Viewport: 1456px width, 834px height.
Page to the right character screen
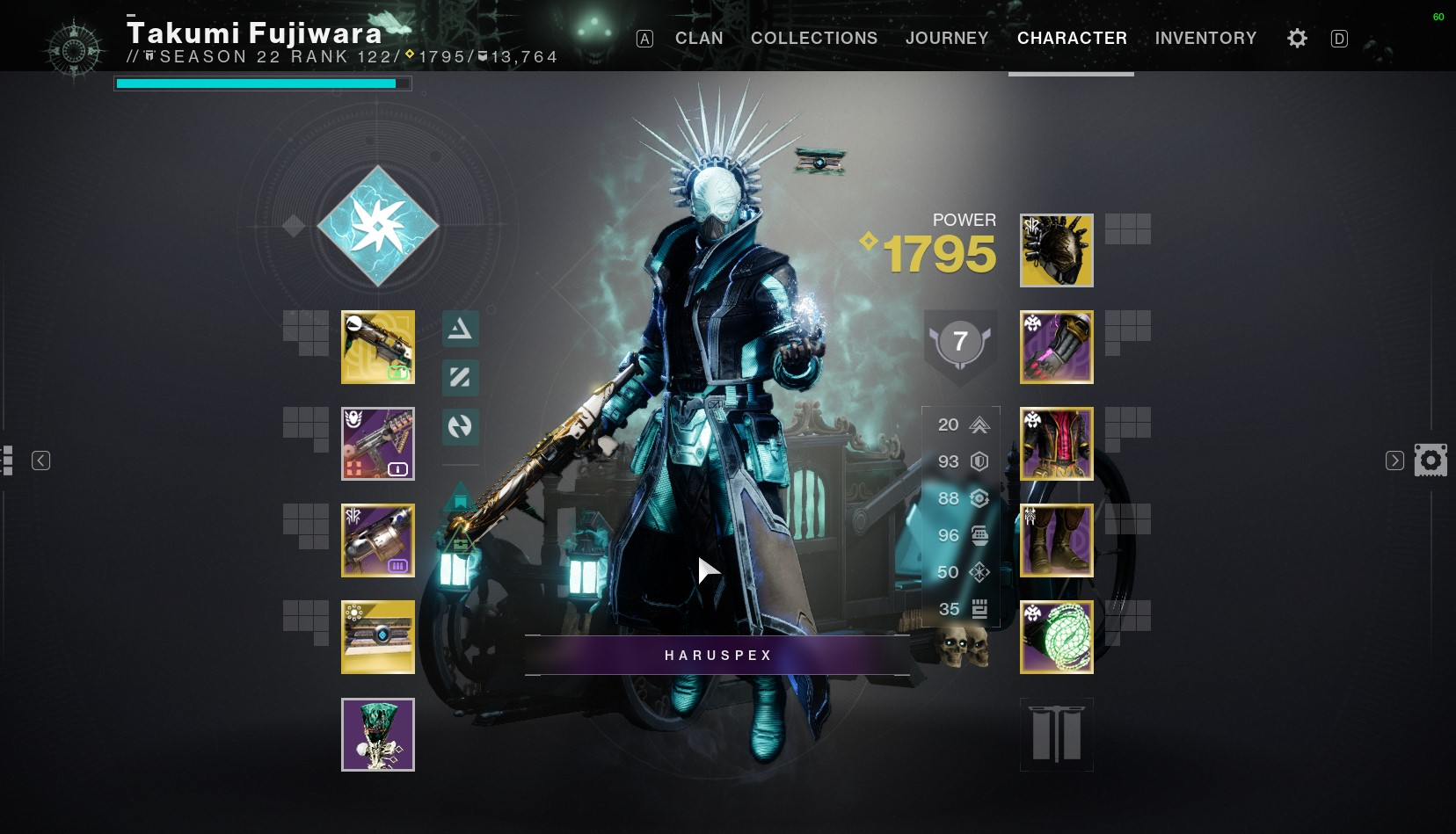(x=1394, y=461)
